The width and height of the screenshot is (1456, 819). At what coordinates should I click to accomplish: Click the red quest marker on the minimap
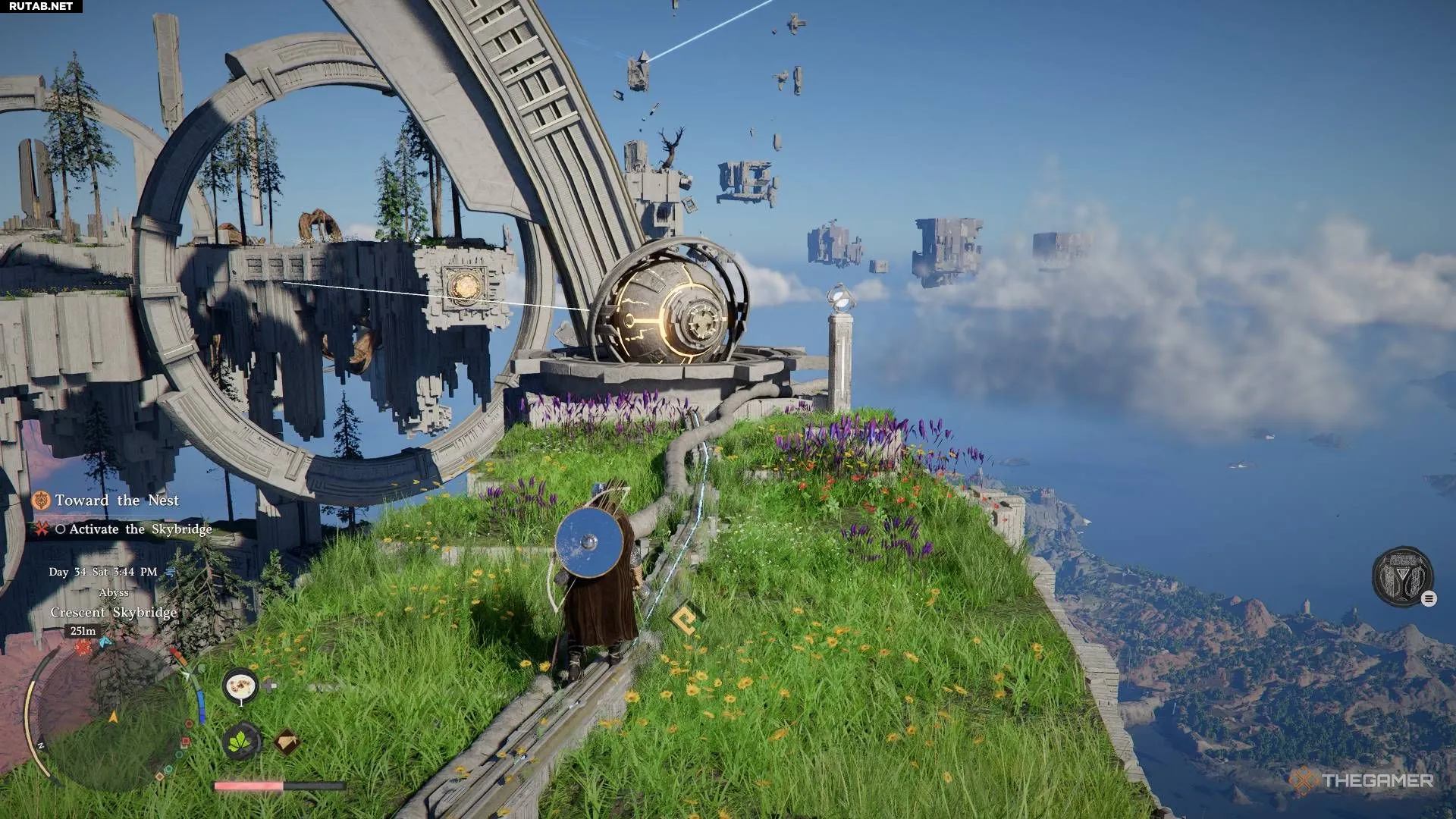[83, 648]
